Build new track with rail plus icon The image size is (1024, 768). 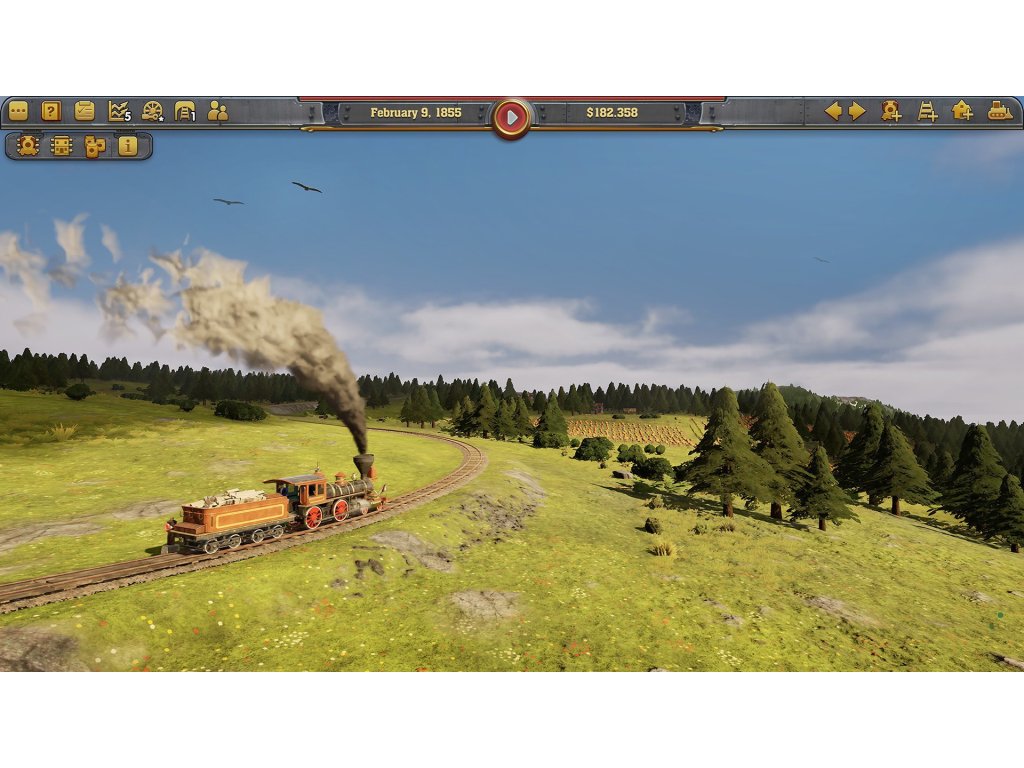click(x=927, y=111)
